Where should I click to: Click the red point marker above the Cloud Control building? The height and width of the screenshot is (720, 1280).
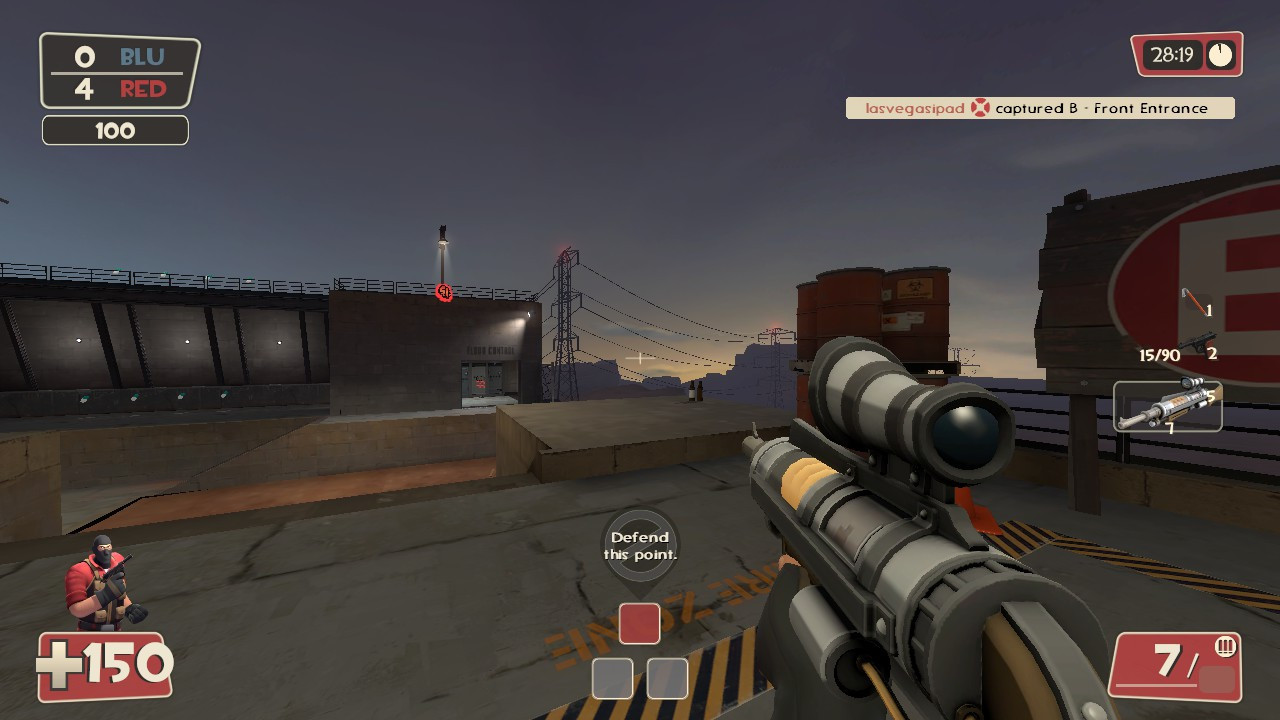[x=444, y=294]
